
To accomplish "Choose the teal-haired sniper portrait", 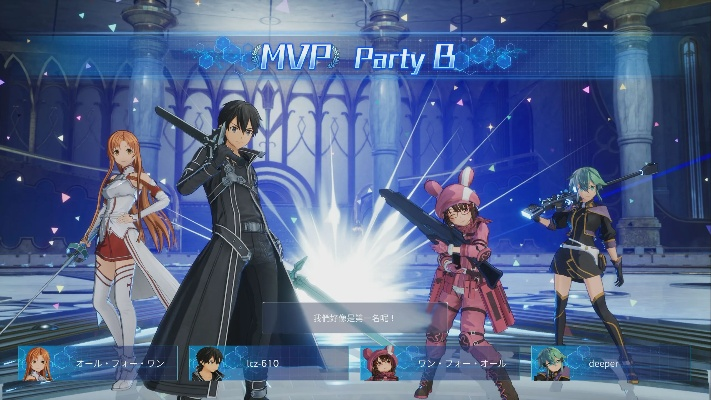I will (x=549, y=364).
